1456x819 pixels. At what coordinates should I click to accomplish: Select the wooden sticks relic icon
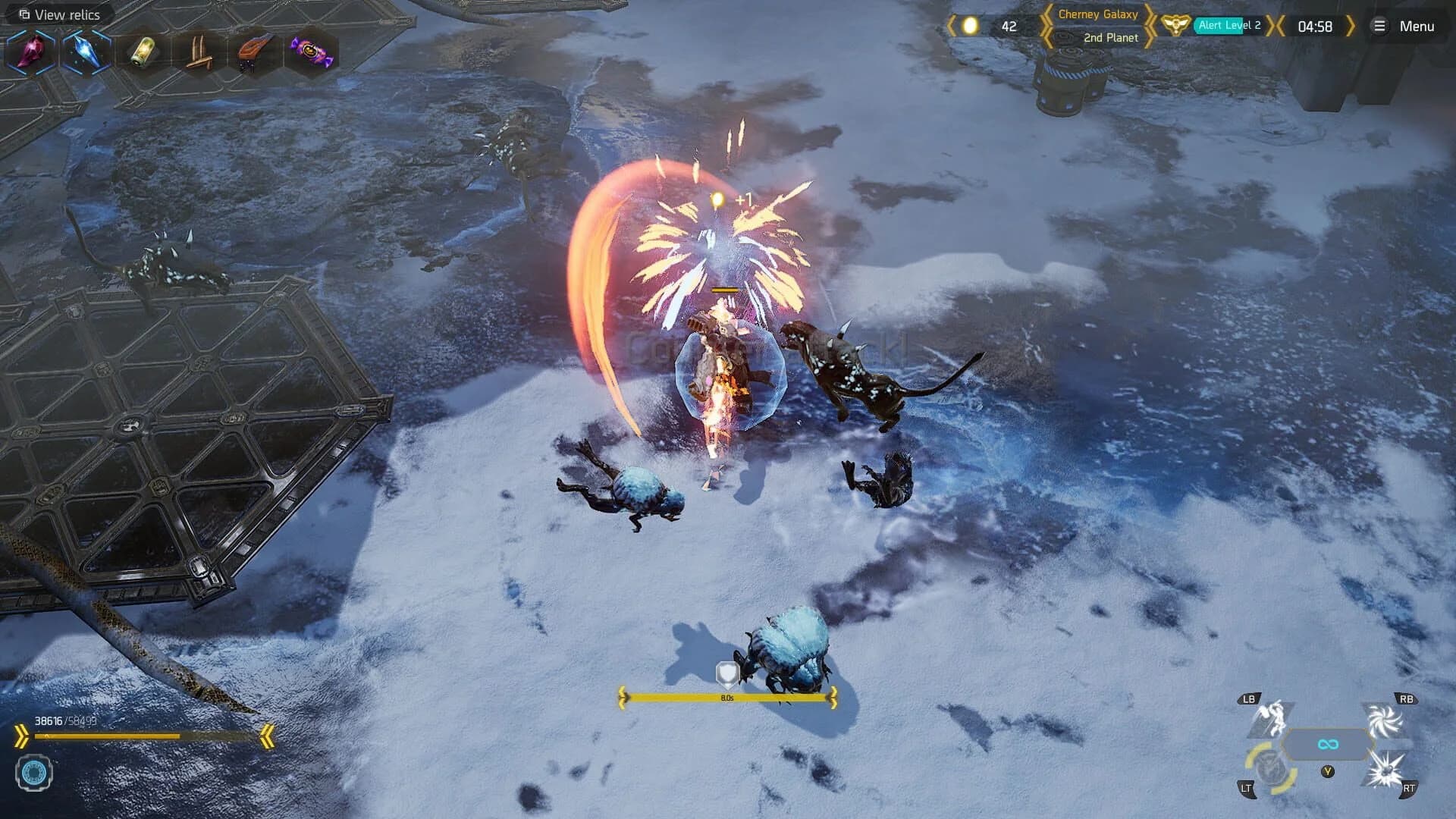pos(201,53)
